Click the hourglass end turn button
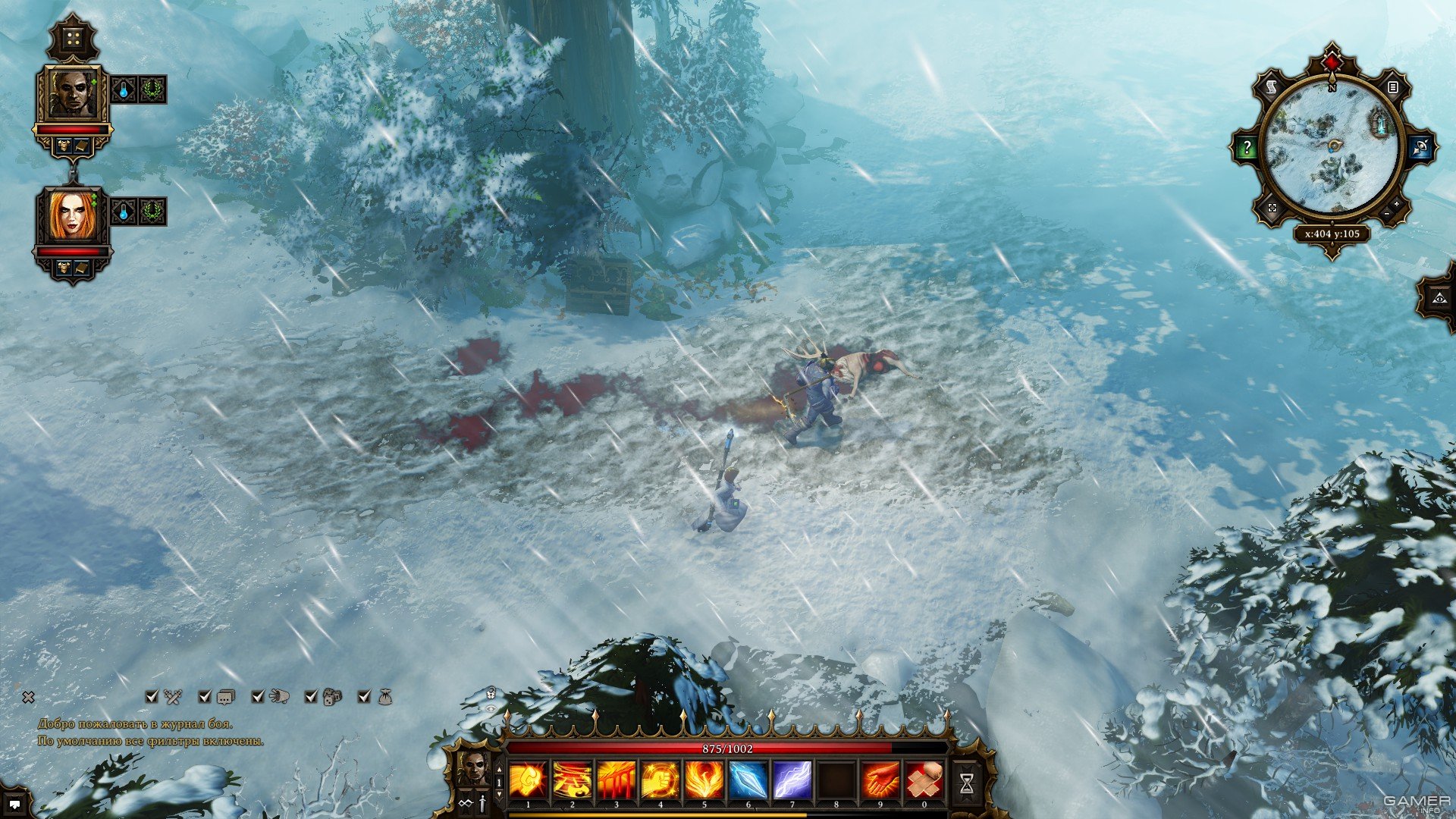This screenshot has height=819, width=1456. pos(967,784)
